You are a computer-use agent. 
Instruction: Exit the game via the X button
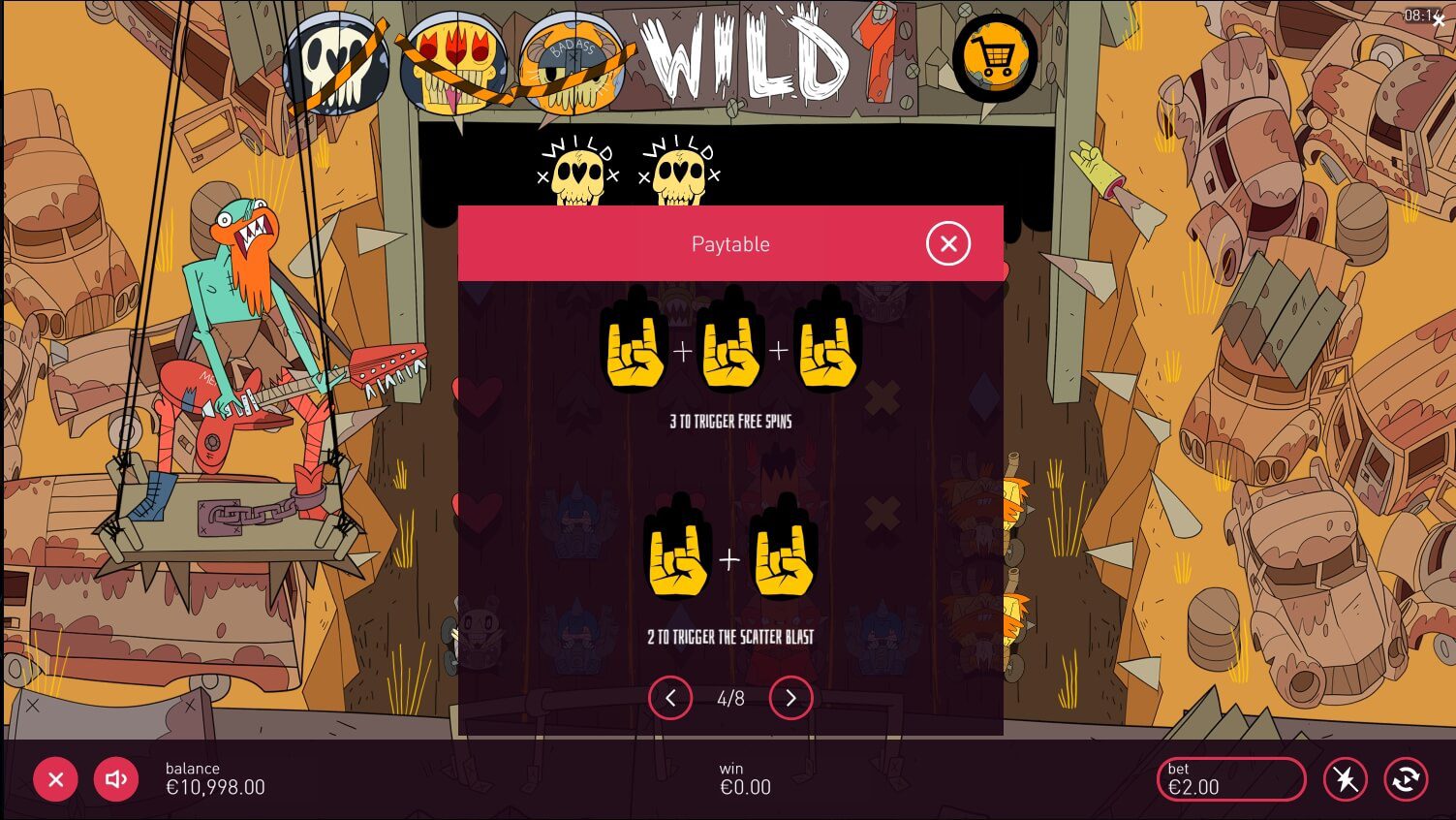[55, 778]
